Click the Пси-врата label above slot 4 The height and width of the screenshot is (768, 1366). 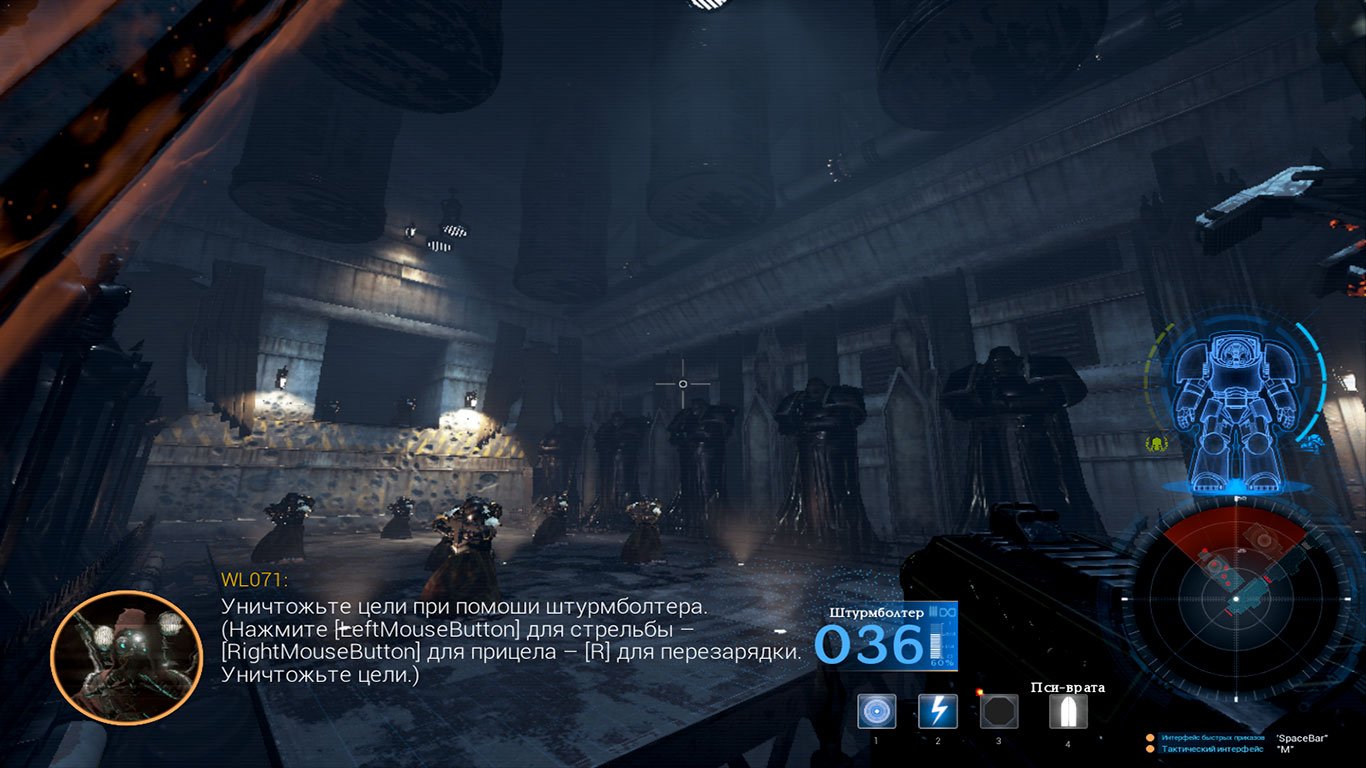coord(1069,687)
